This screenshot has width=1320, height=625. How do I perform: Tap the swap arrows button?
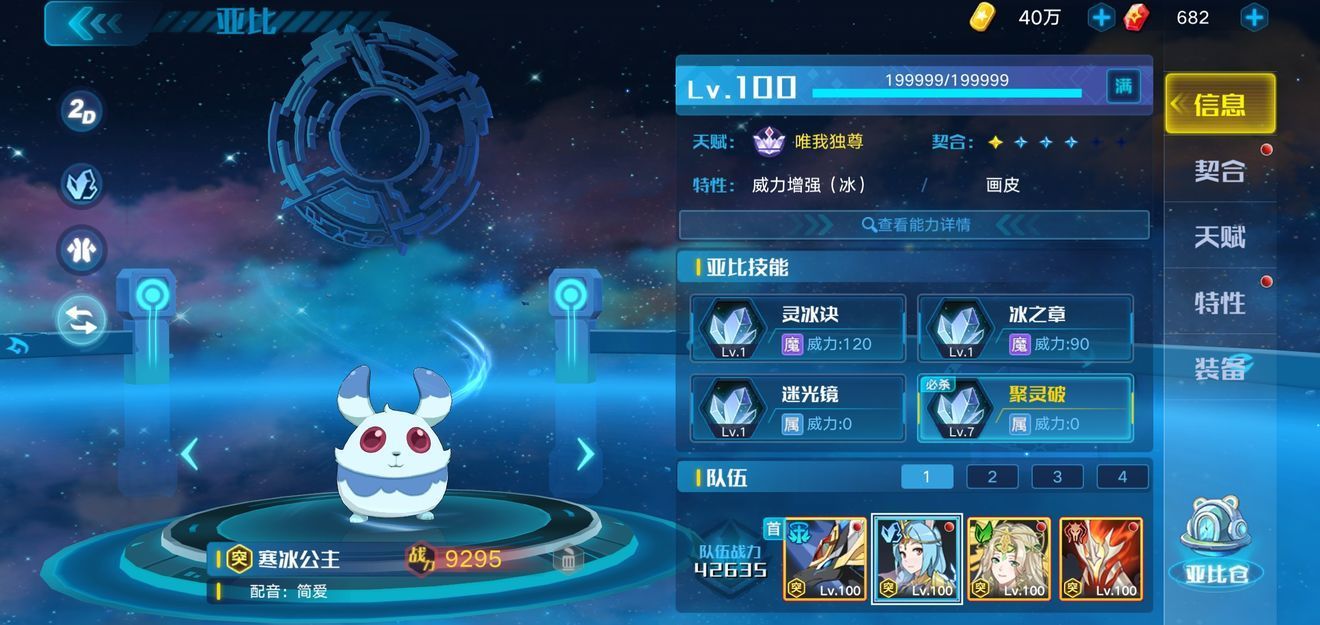(82, 321)
